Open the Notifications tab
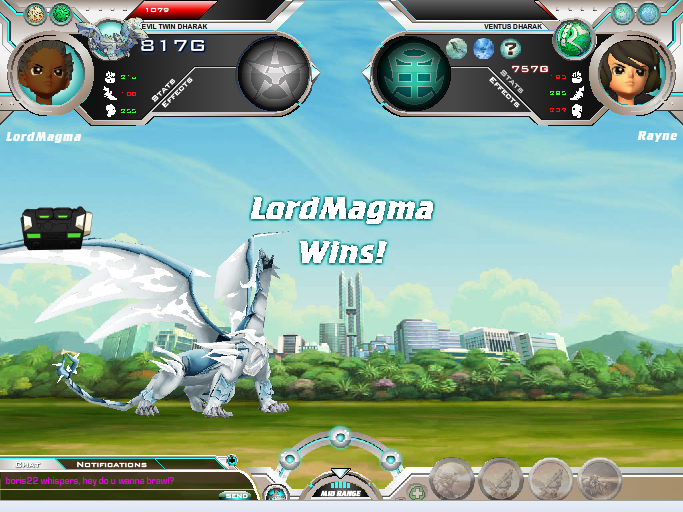The image size is (683, 512). pyautogui.click(x=111, y=464)
